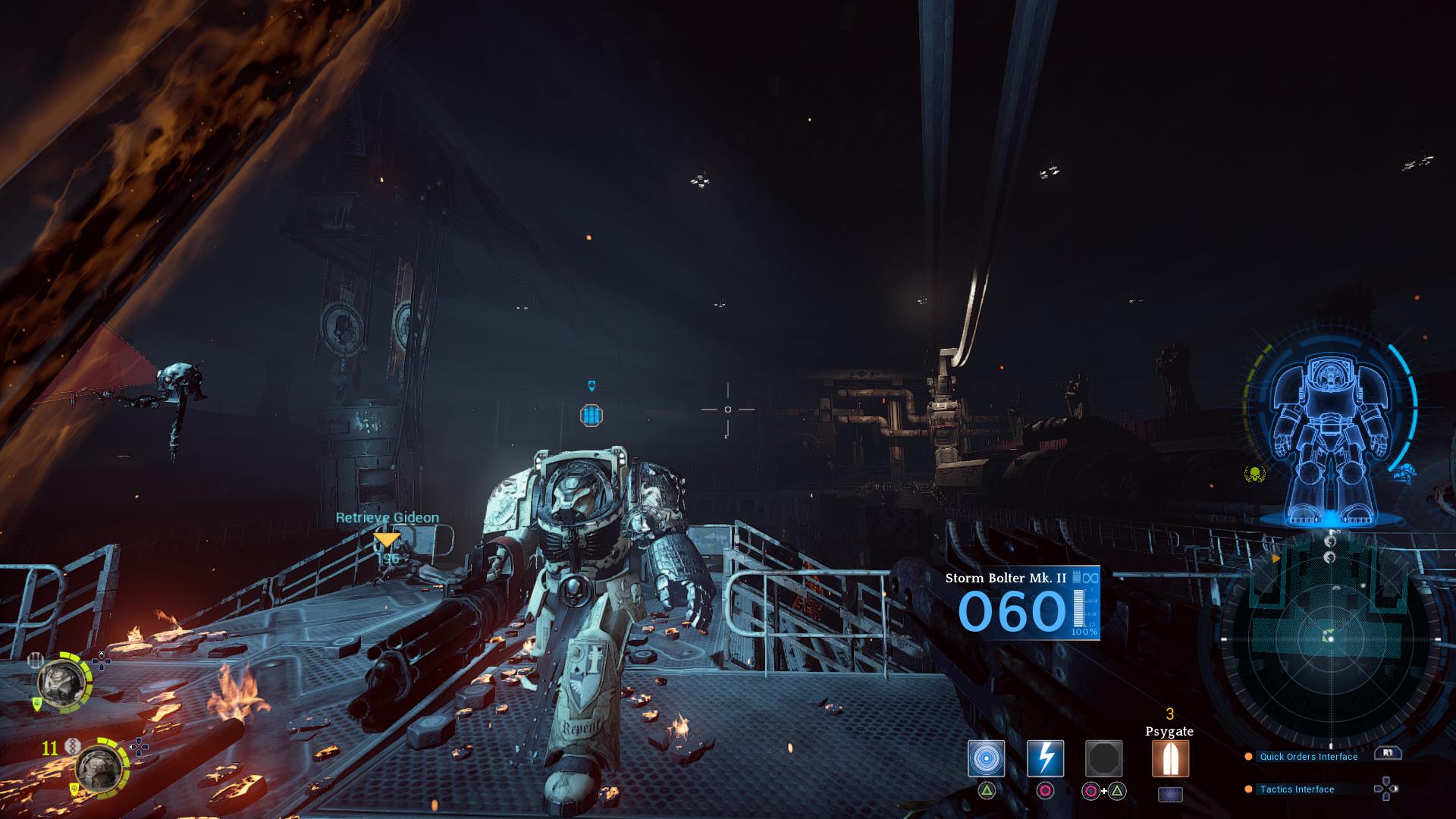Viewport: 1456px width, 819px height.
Task: Activate the concentric rings psychic ability
Action: (986, 758)
